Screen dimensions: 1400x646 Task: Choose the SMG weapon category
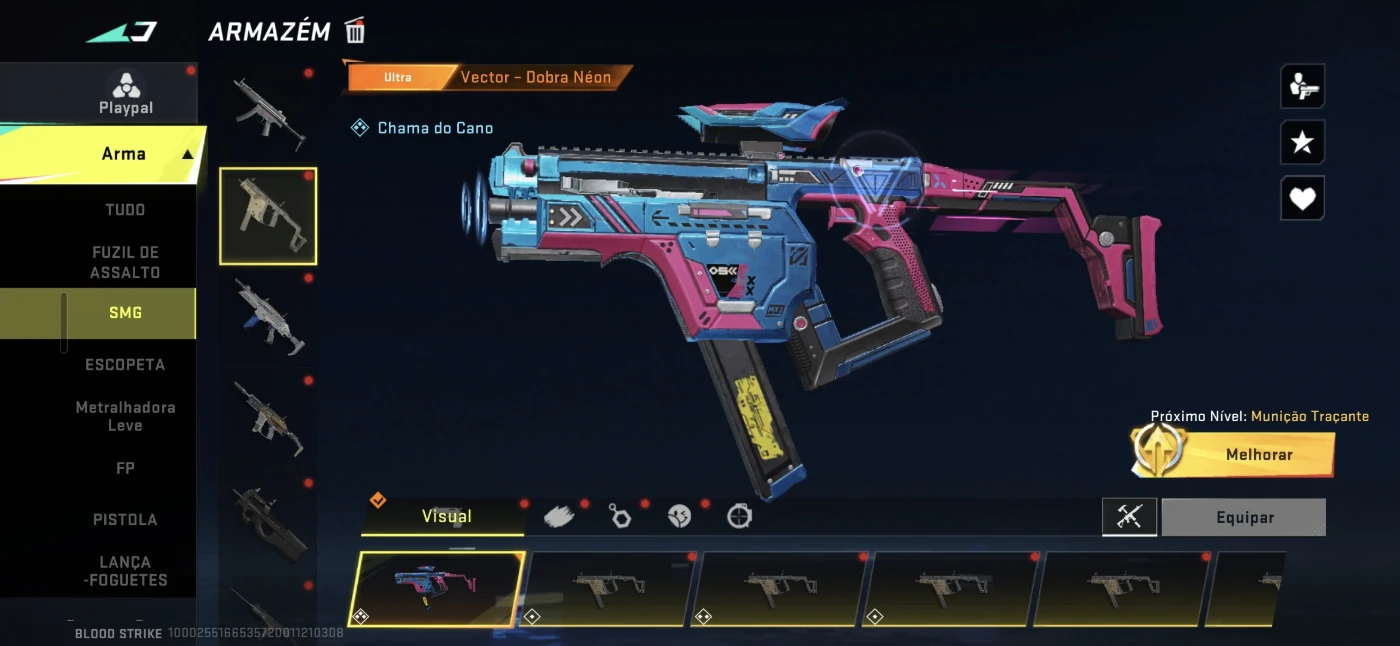tap(125, 313)
